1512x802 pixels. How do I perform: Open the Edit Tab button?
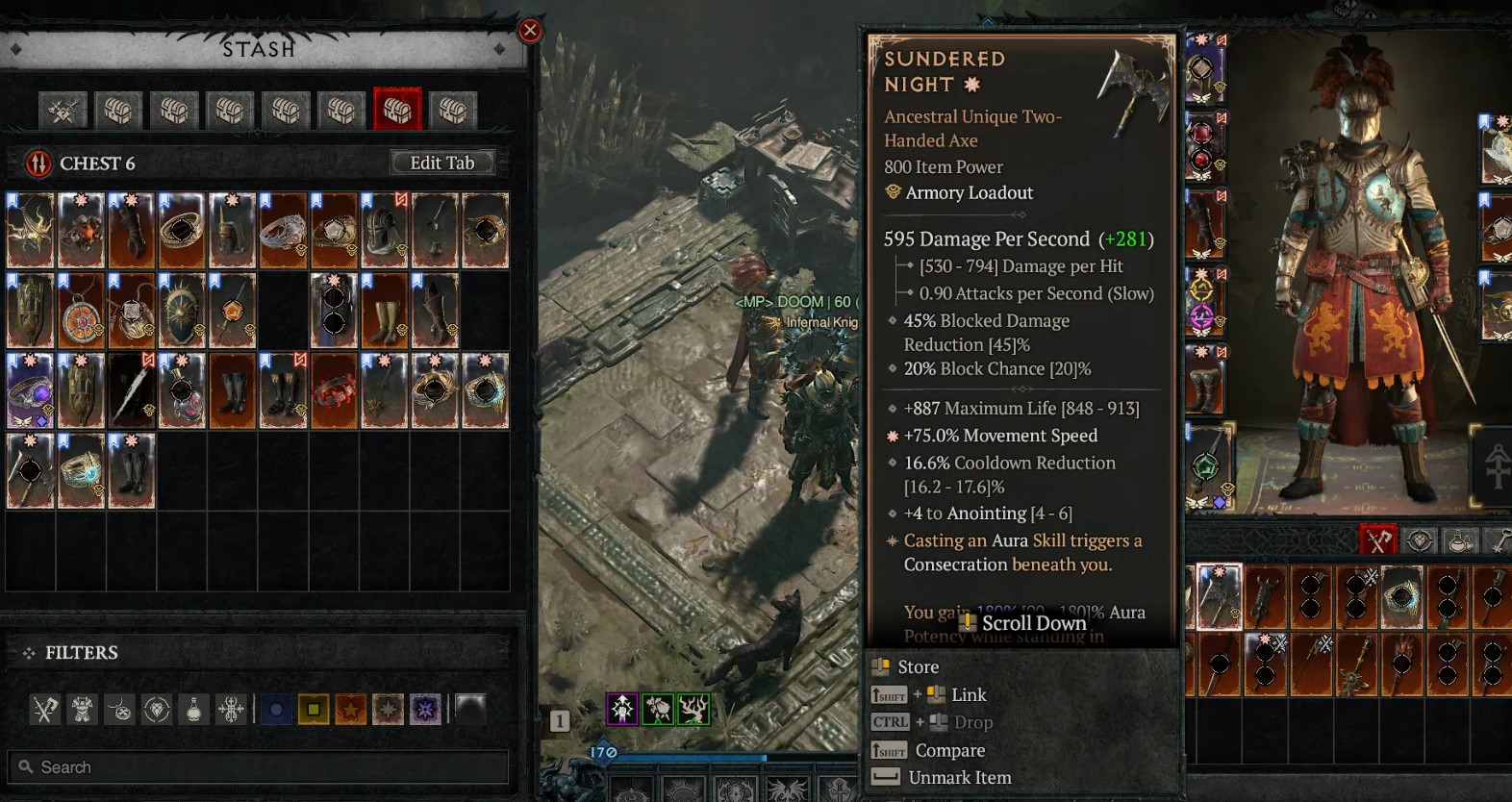[x=442, y=163]
